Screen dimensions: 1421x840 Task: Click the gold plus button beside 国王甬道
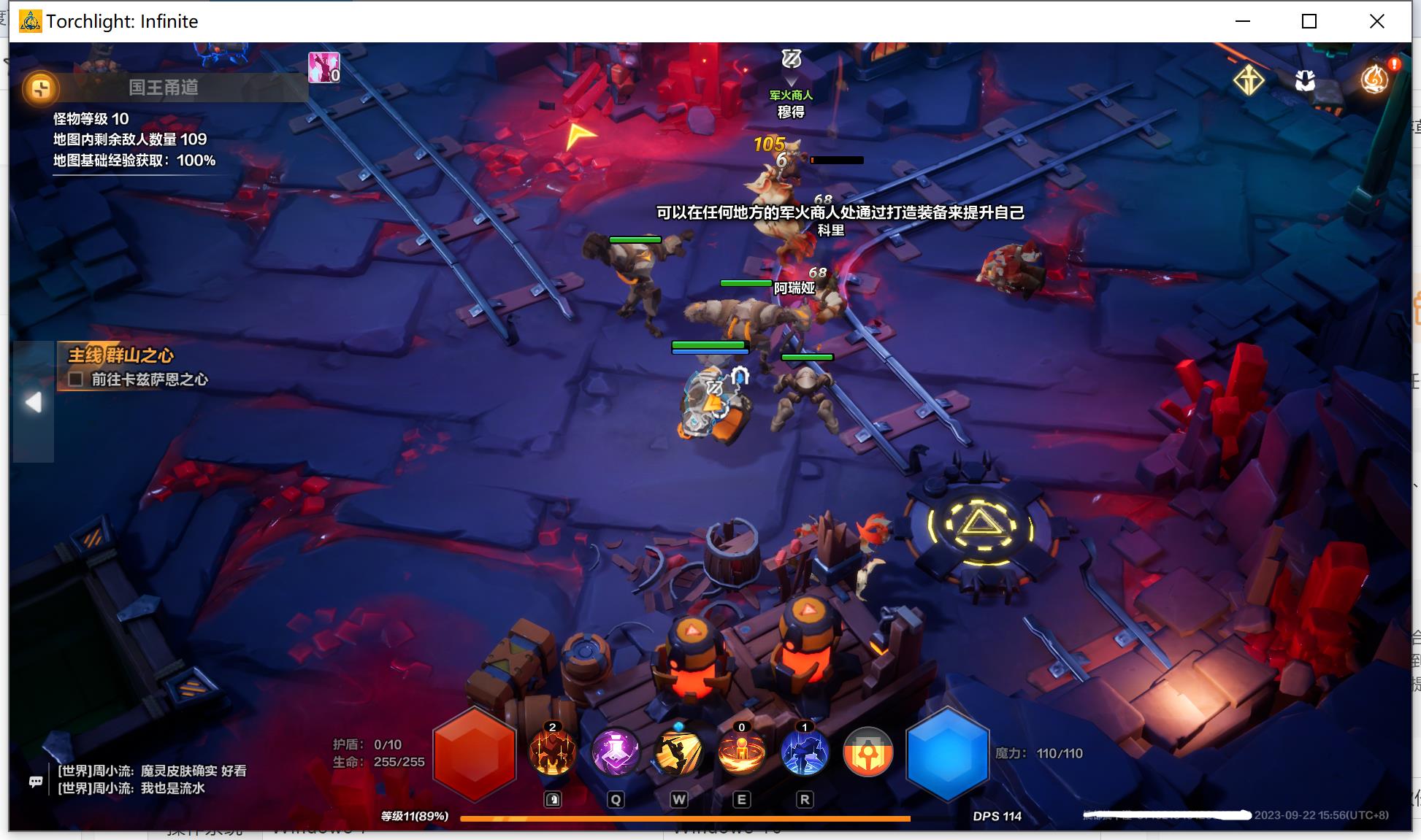coord(40,88)
